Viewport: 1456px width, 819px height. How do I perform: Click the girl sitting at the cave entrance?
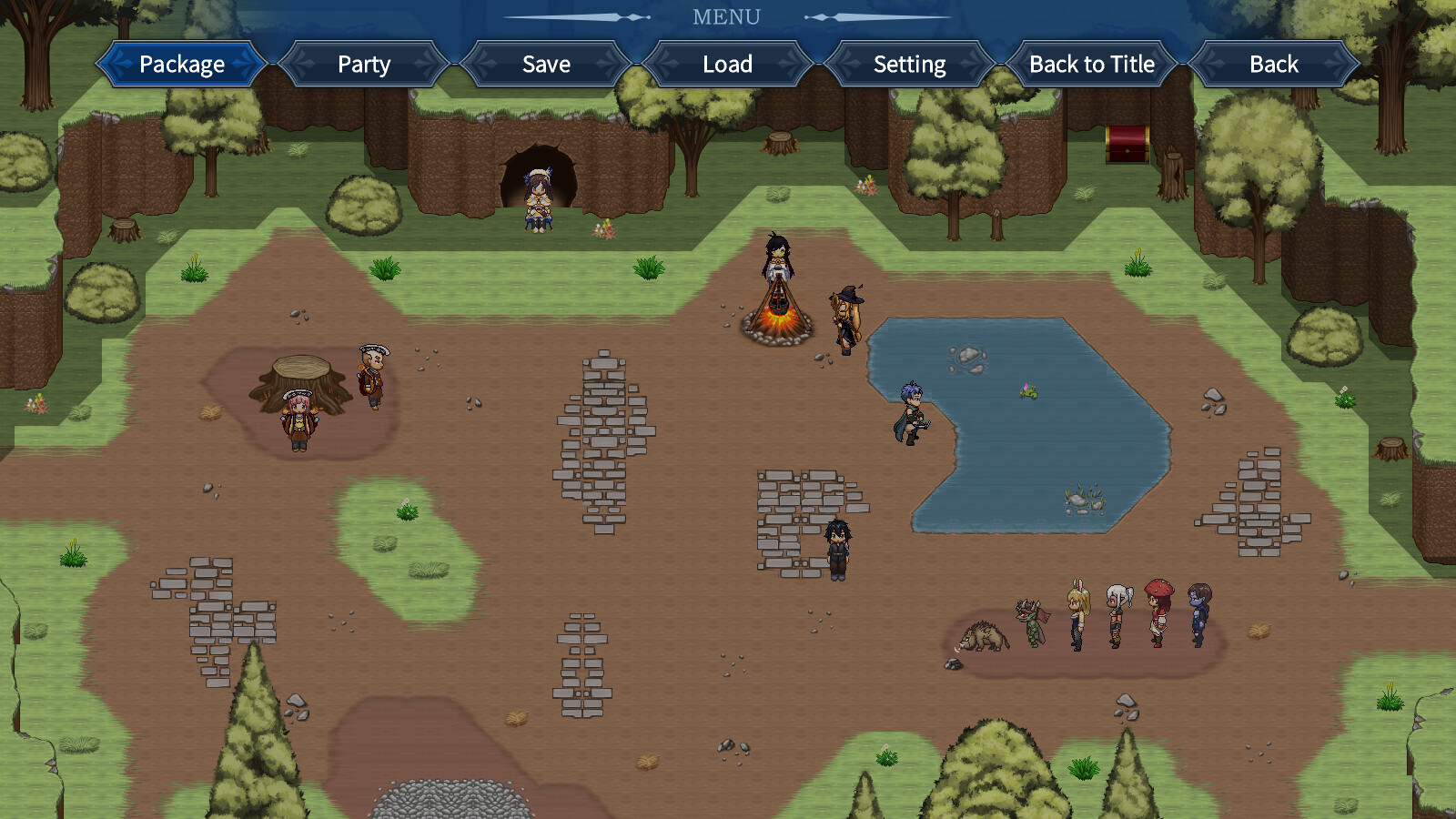tap(538, 200)
